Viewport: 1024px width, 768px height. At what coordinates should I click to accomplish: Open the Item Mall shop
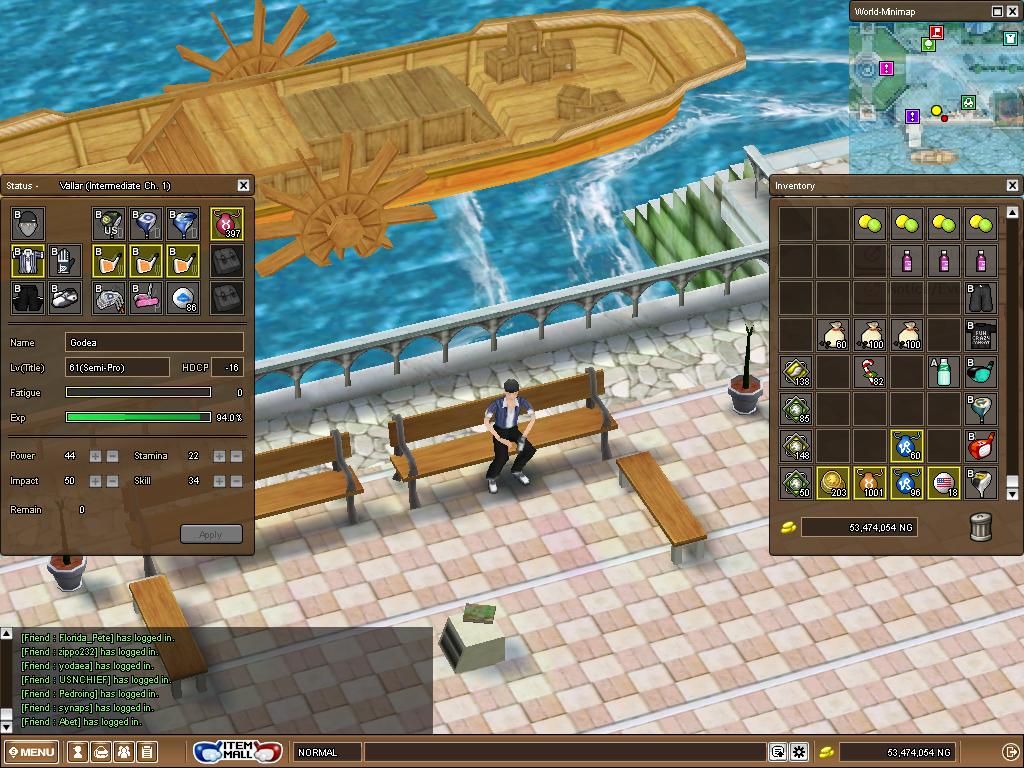click(x=239, y=751)
